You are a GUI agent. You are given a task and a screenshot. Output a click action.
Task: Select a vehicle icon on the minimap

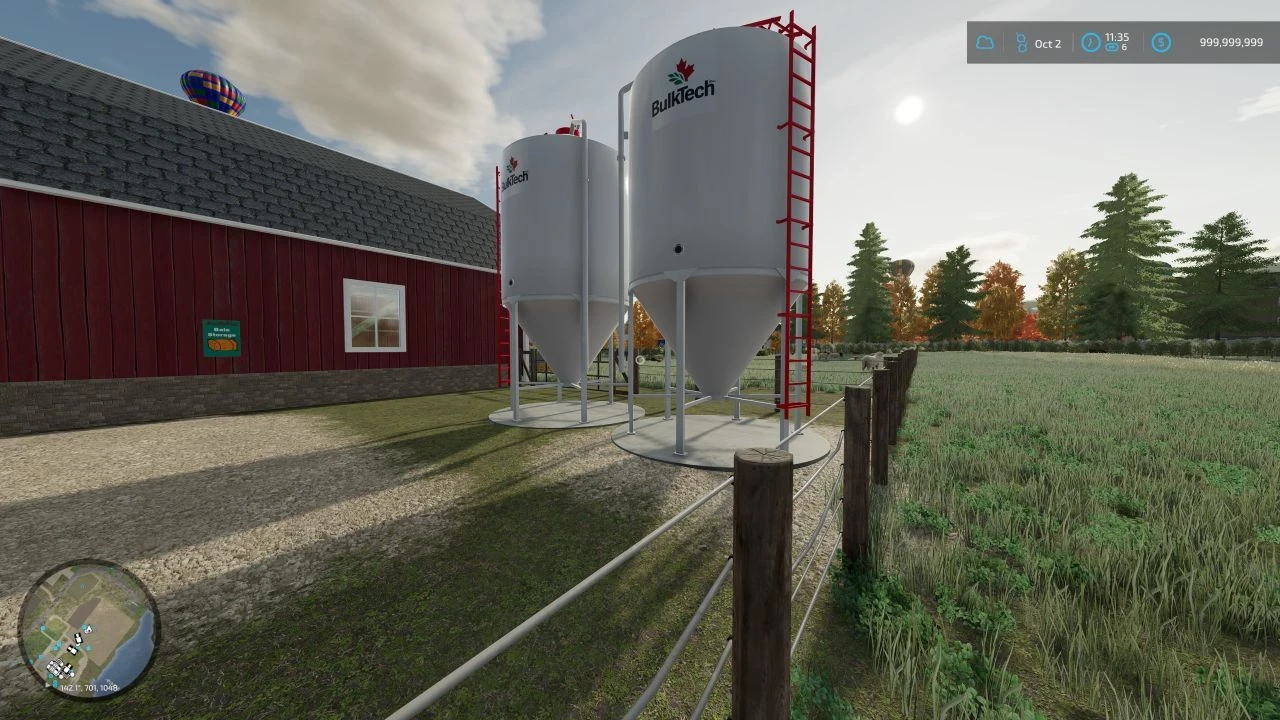(78, 639)
